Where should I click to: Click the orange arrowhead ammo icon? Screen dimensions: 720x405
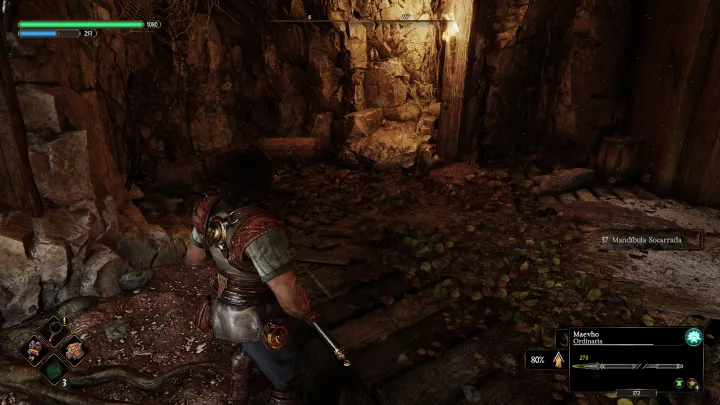pyautogui.click(x=557, y=360)
